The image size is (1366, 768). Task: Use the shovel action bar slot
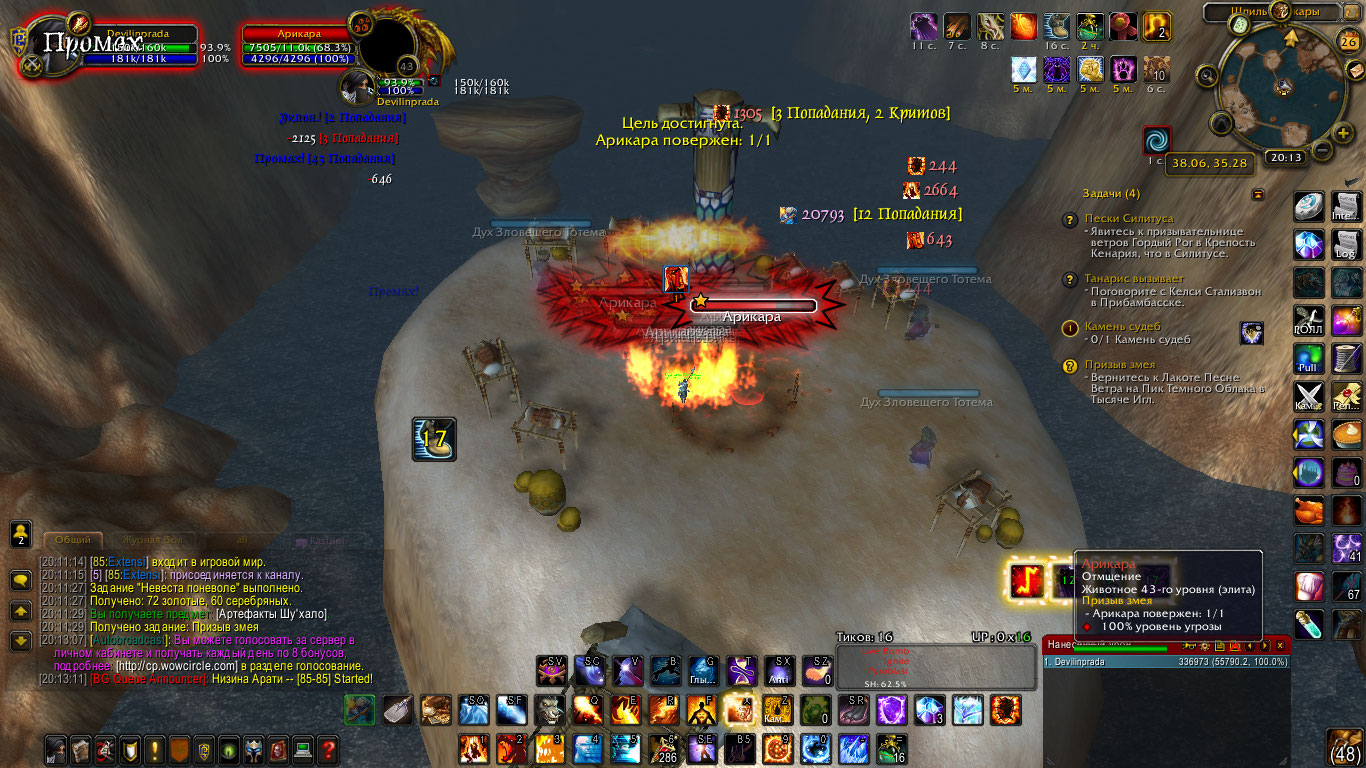(x=397, y=710)
